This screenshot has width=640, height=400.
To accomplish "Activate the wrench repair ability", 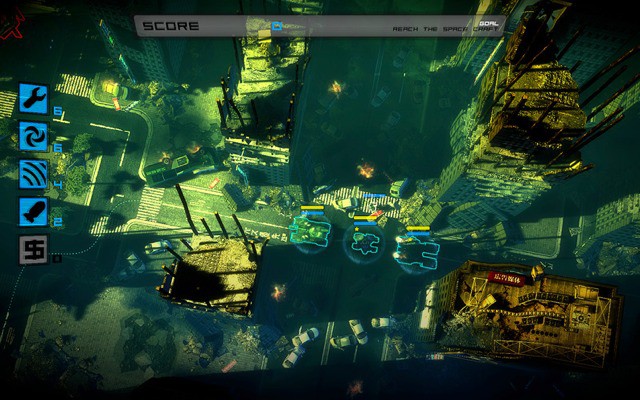I will (32, 98).
